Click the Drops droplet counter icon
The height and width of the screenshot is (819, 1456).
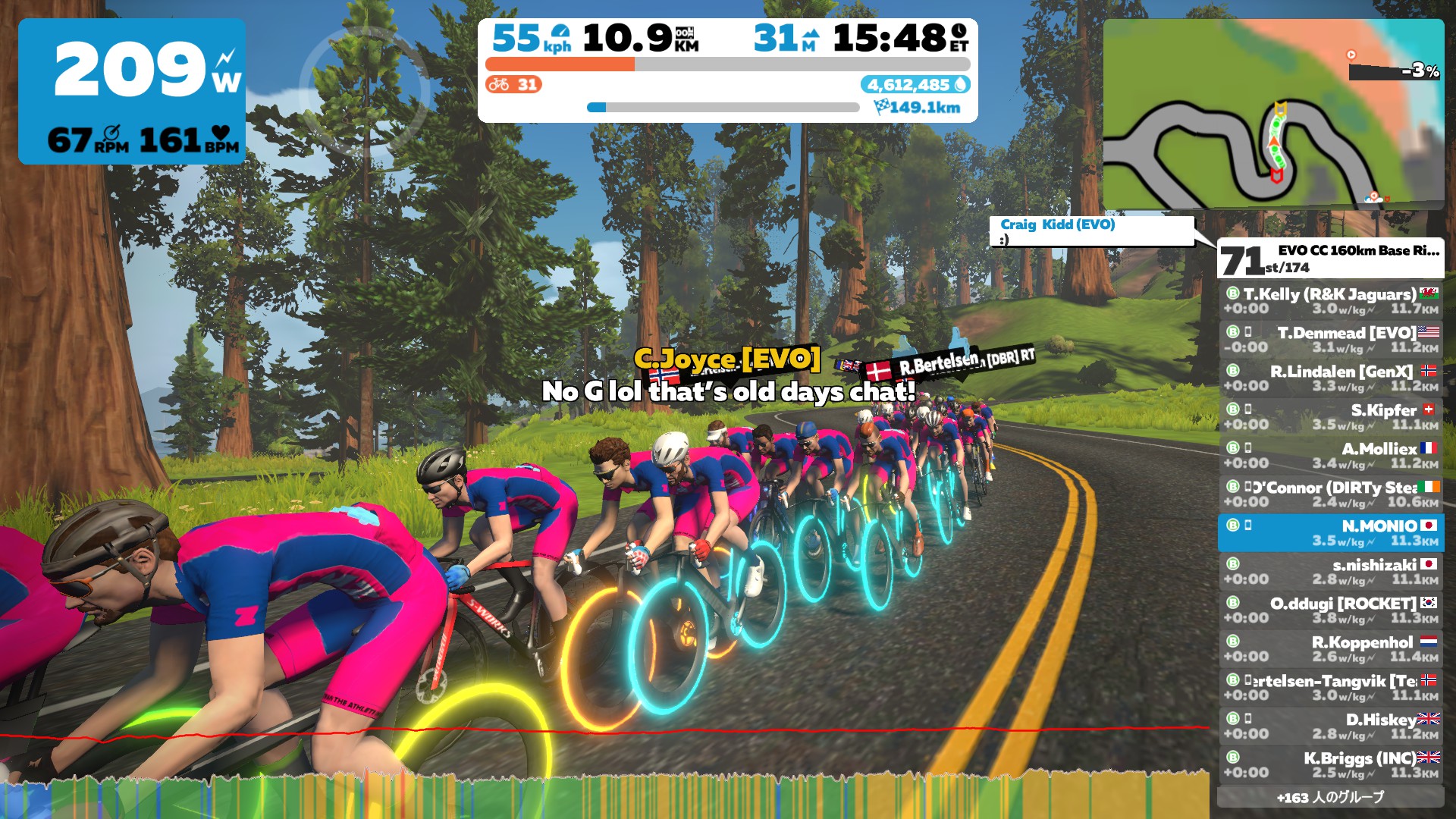pos(962,86)
